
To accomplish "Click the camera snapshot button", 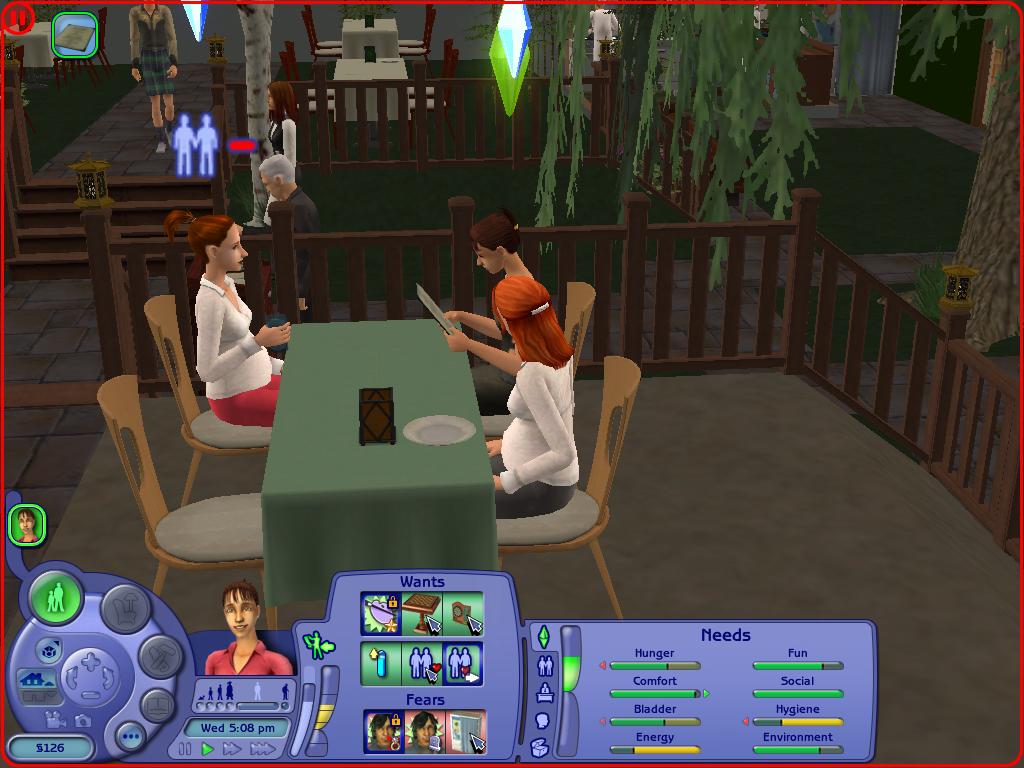I will pyautogui.click(x=81, y=720).
